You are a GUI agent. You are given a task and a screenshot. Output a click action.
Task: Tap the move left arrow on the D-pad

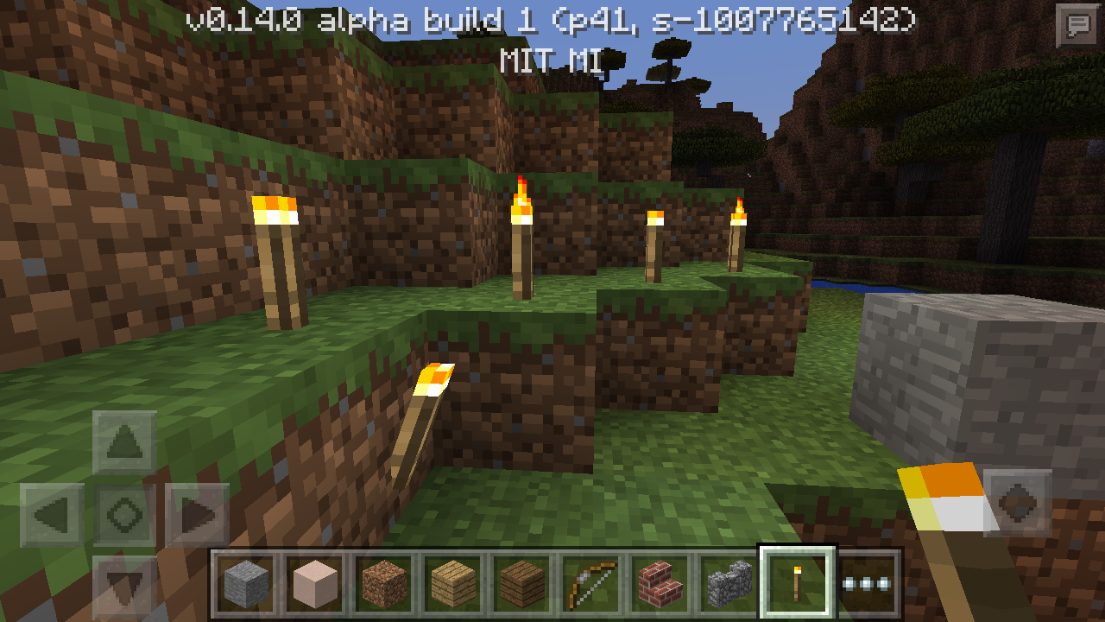click(52, 516)
